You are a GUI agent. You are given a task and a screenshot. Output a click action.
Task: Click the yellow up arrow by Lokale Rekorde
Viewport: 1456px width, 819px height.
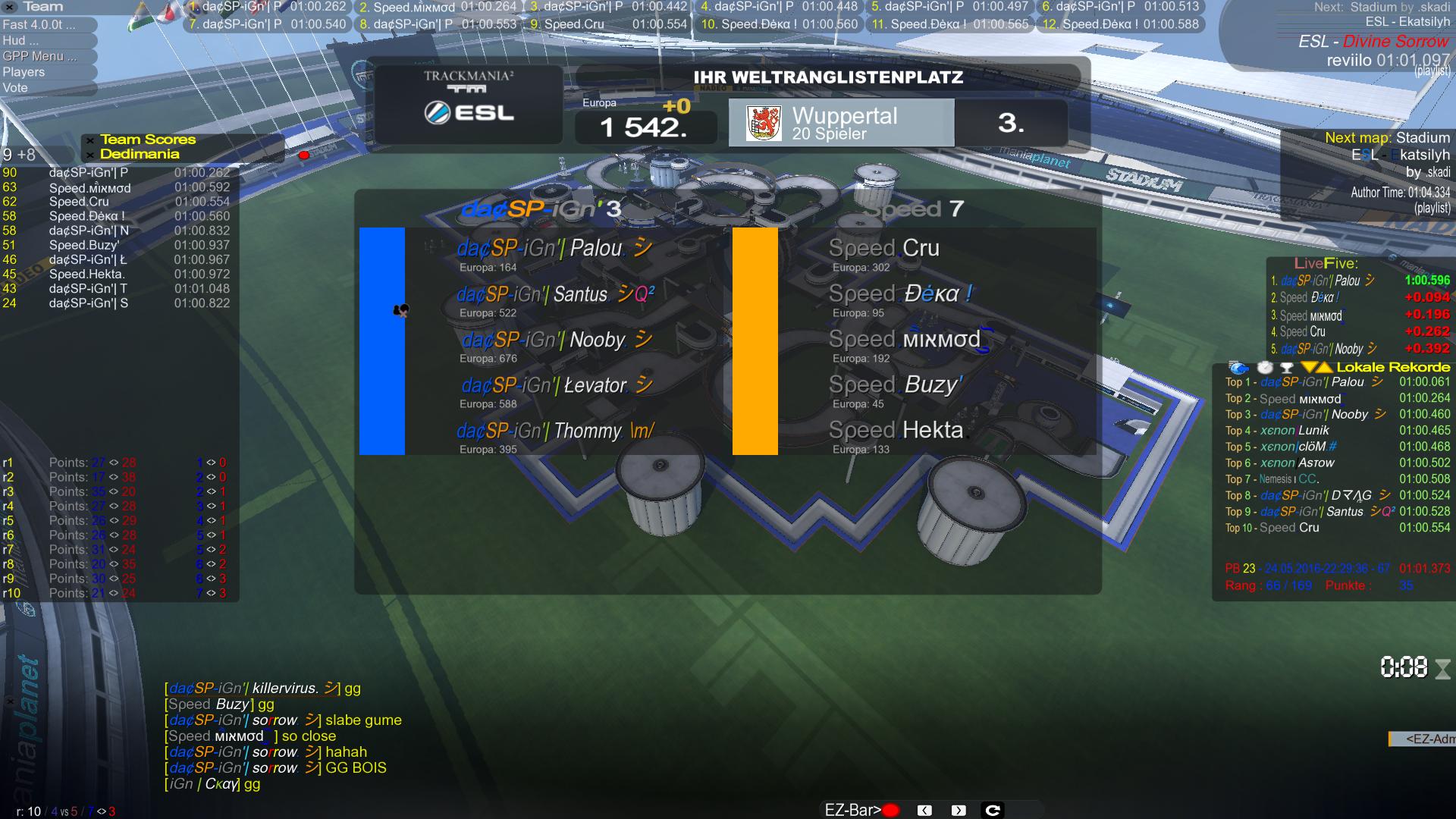[x=1324, y=368]
